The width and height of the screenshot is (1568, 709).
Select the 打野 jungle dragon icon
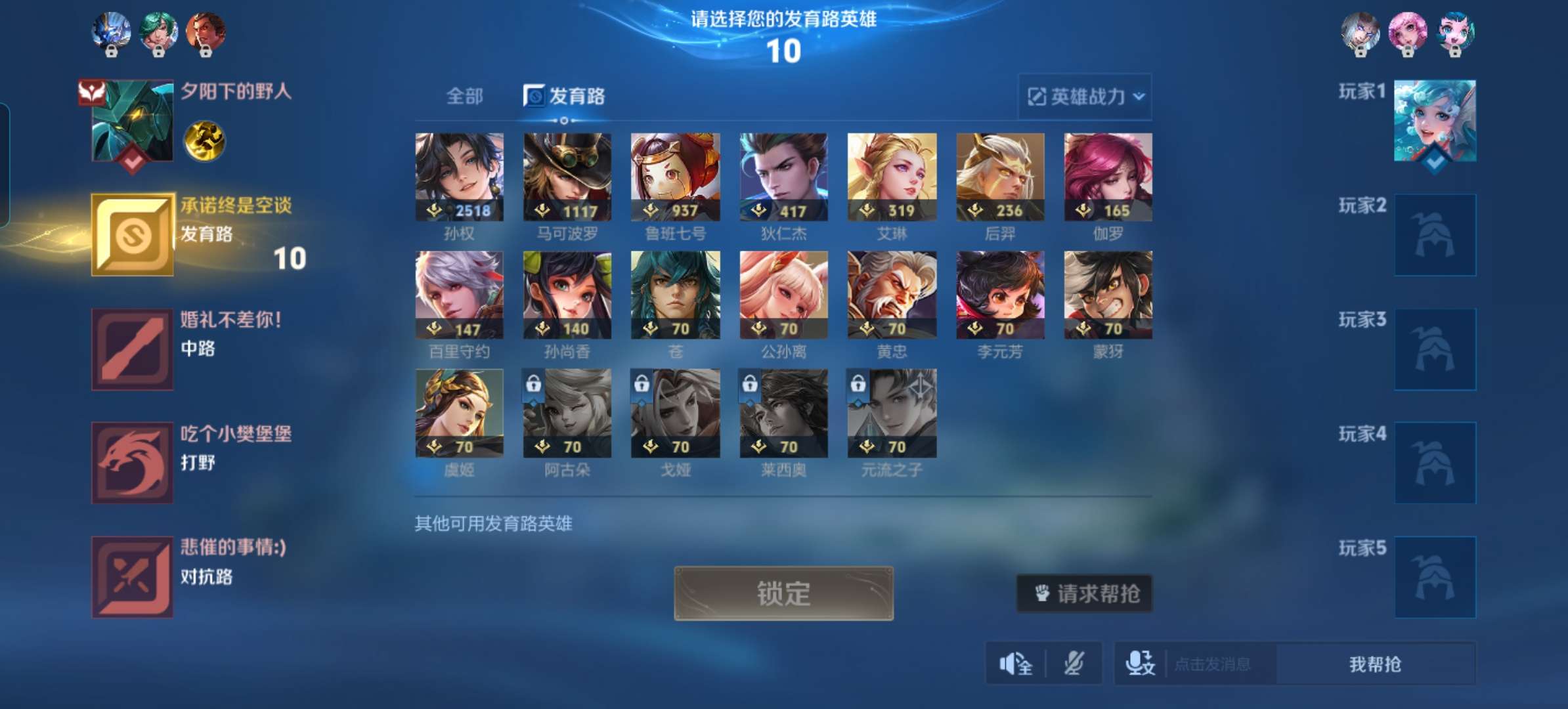pos(131,462)
